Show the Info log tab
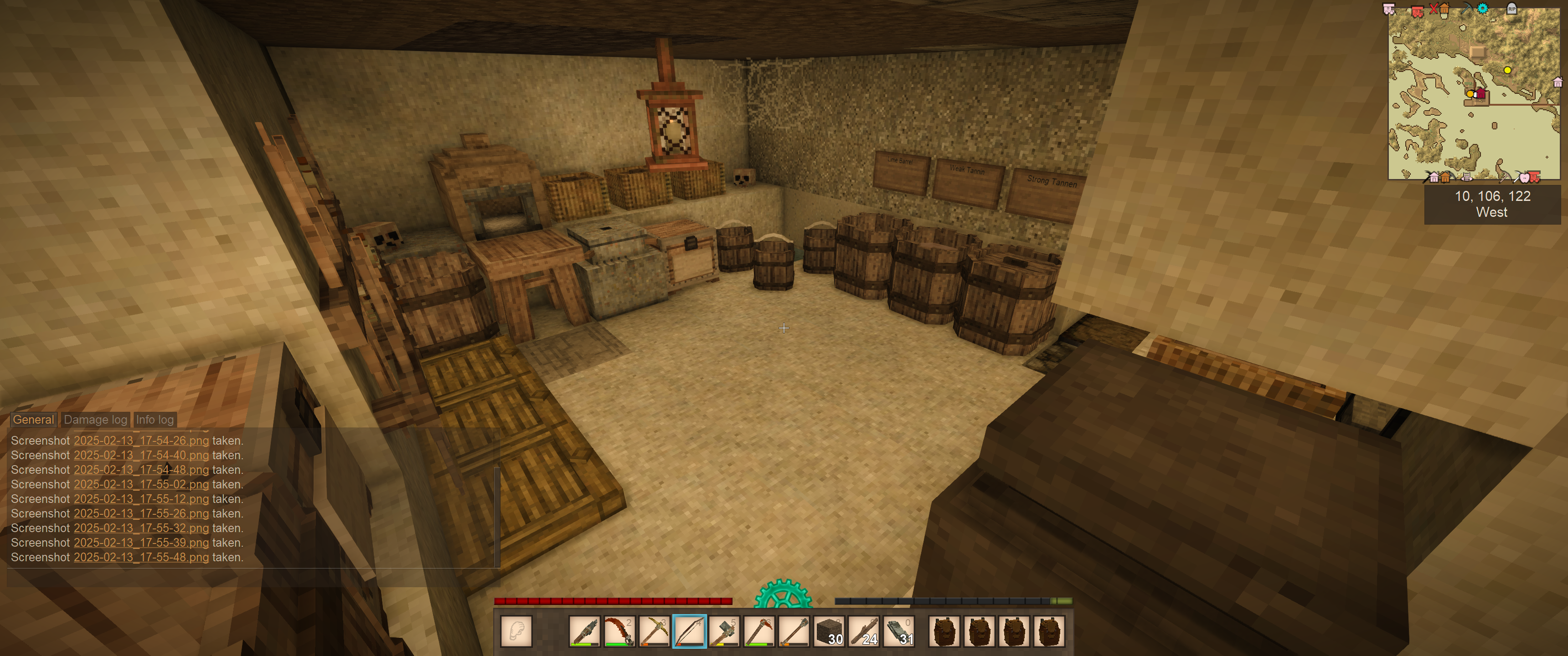This screenshot has height=656, width=1568. [x=155, y=419]
